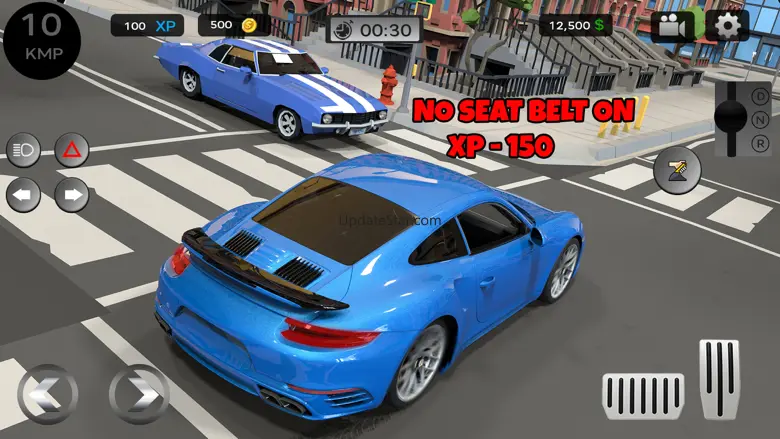Turn on the hazard warning lights
The width and height of the screenshot is (780, 439).
point(72,152)
